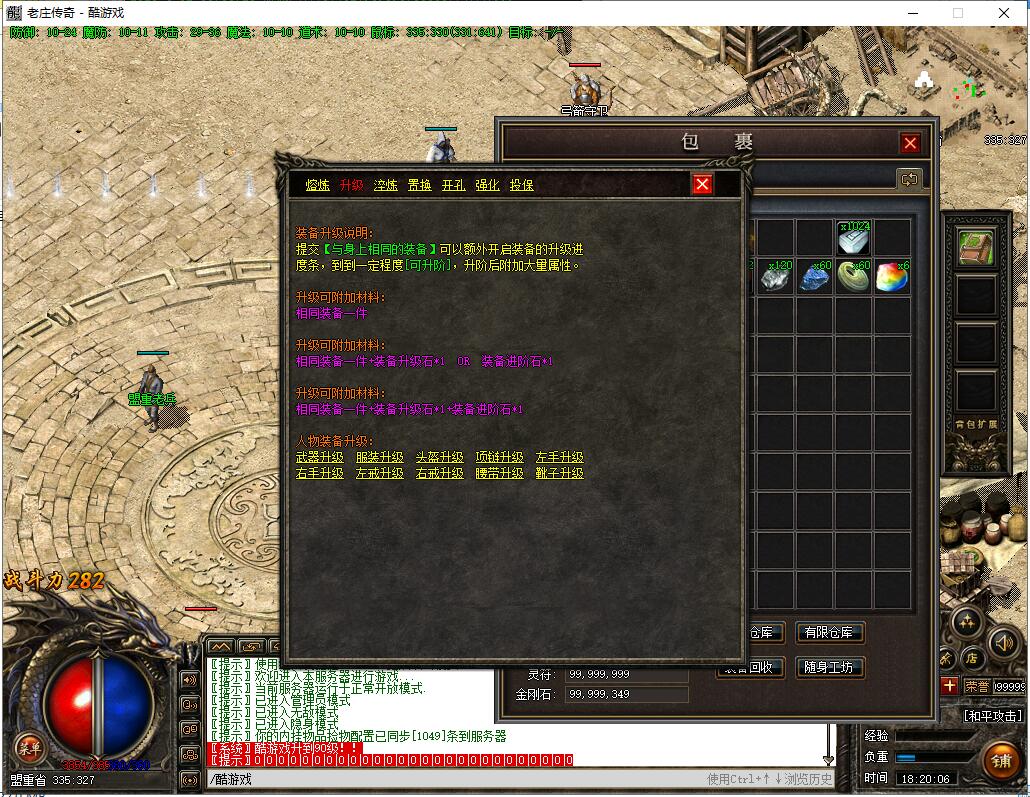
Task: Choose the 服装升级 link
Action: (380, 458)
